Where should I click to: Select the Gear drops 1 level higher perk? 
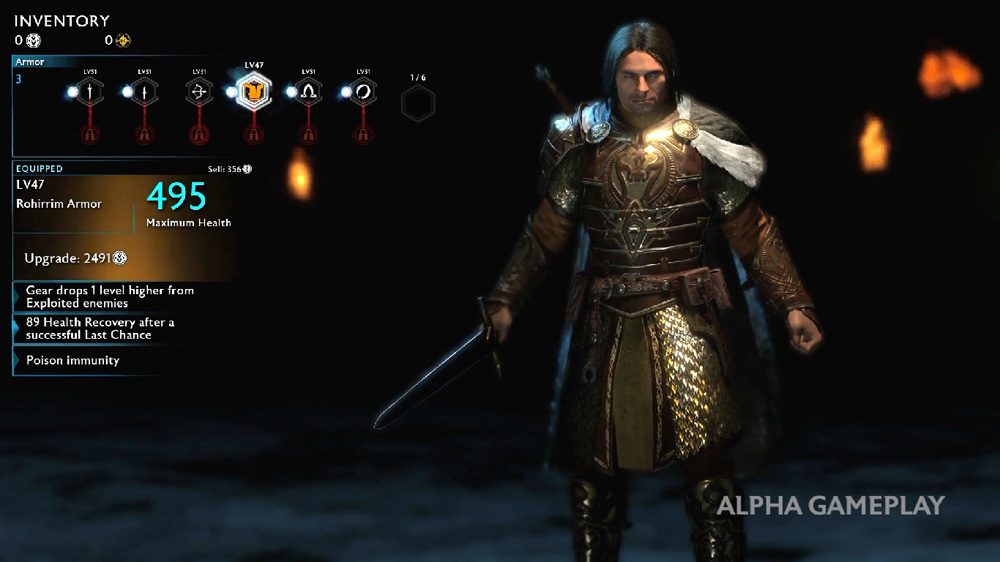pos(110,296)
